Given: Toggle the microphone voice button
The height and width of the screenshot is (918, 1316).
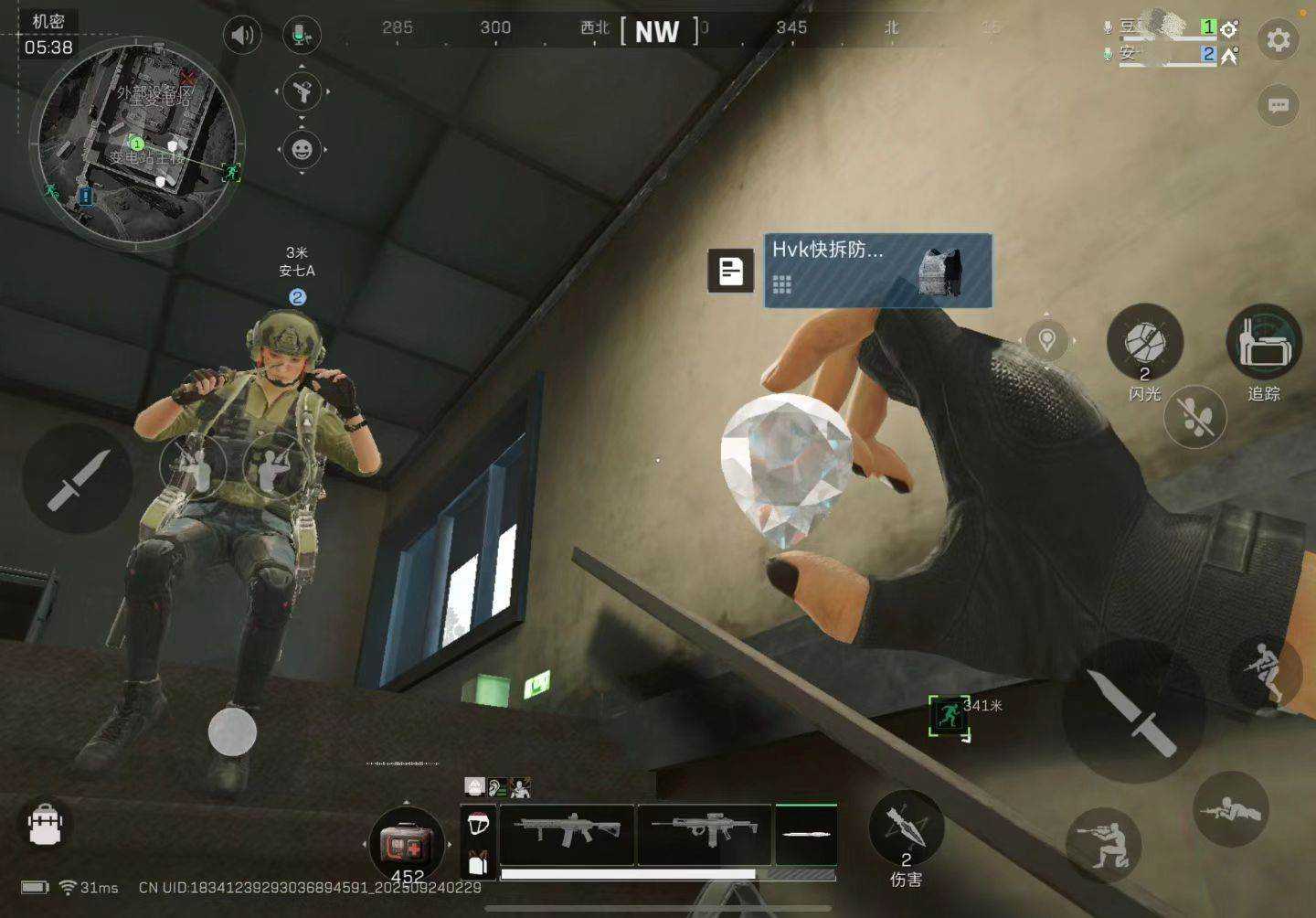Looking at the screenshot, I should point(302,36).
